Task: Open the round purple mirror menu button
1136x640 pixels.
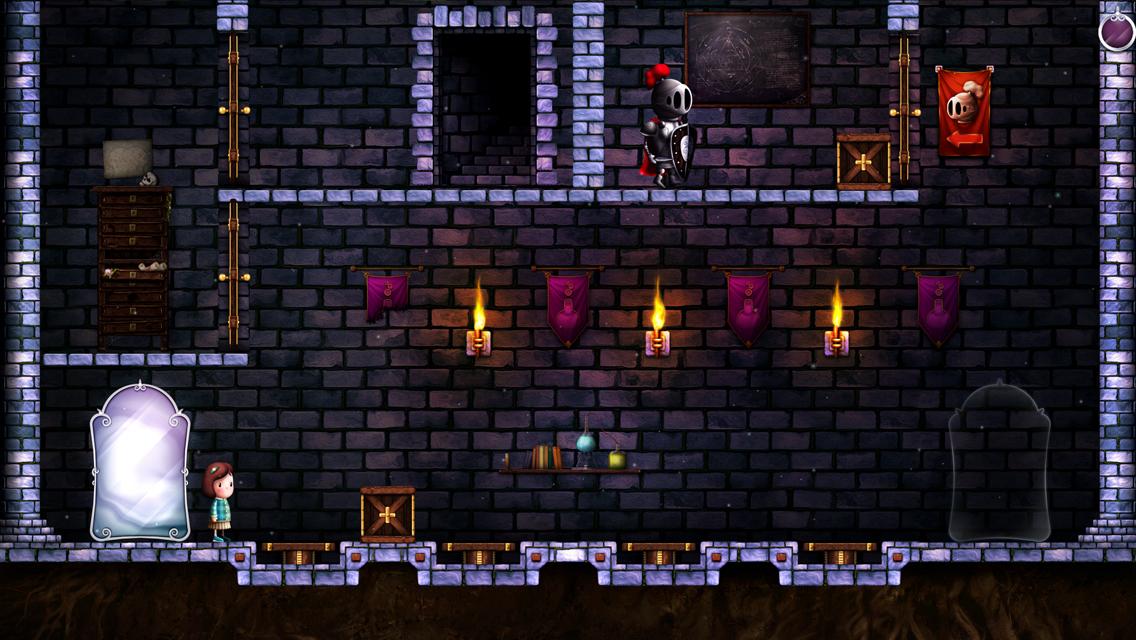Action: coord(1116,31)
